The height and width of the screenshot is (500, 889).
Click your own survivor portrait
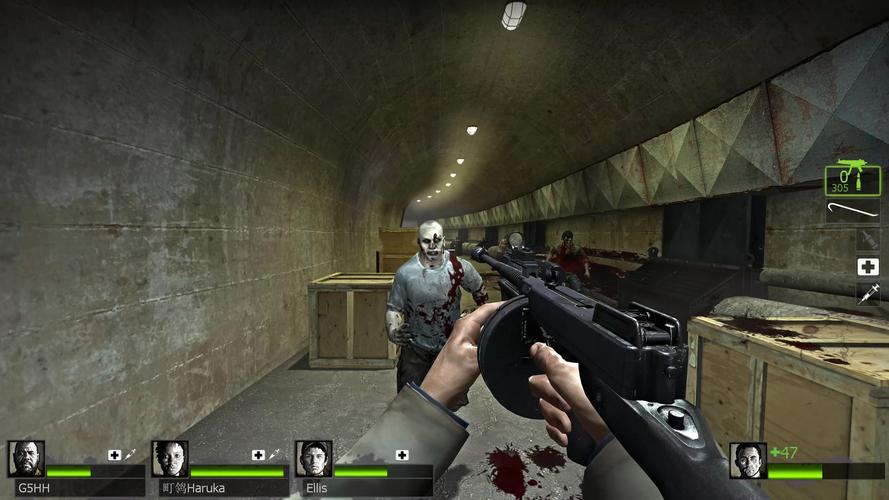(747, 460)
